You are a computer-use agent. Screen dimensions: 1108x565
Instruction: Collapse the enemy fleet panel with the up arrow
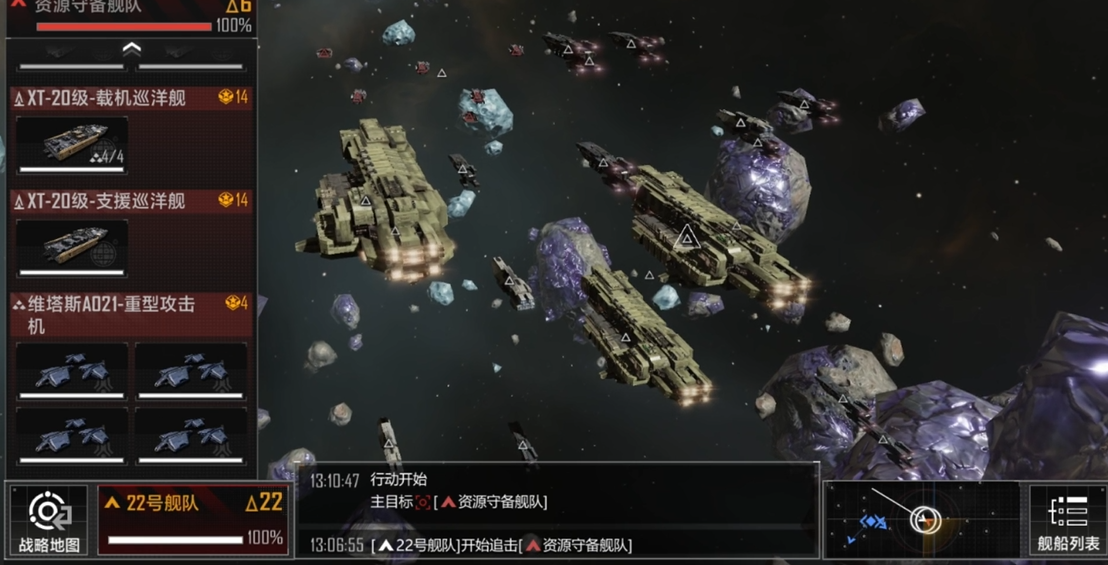point(131,48)
